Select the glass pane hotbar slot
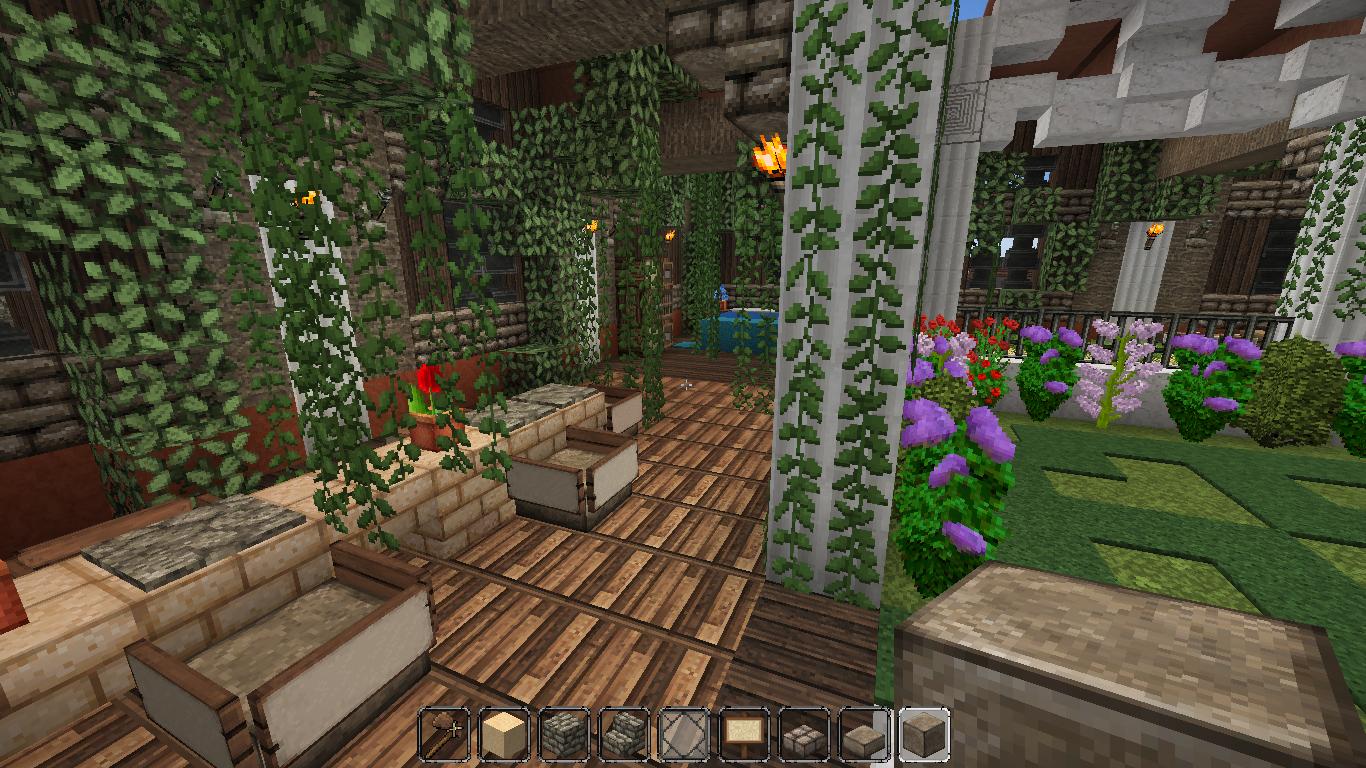The width and height of the screenshot is (1366, 768). (x=685, y=734)
